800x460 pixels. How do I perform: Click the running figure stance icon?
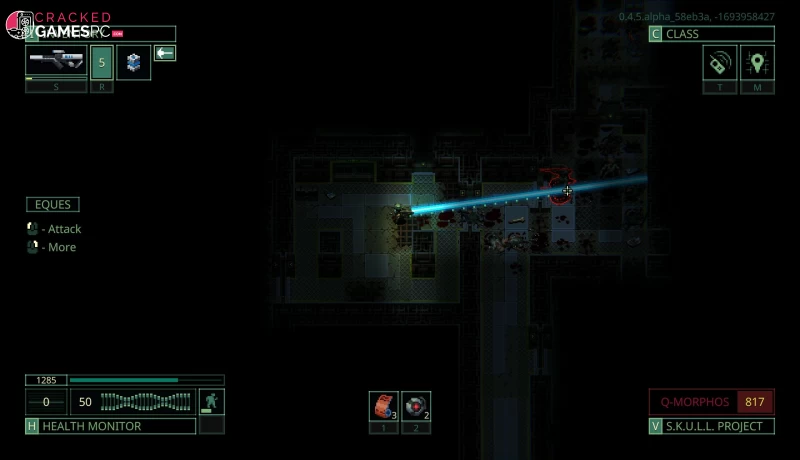pyautogui.click(x=211, y=402)
